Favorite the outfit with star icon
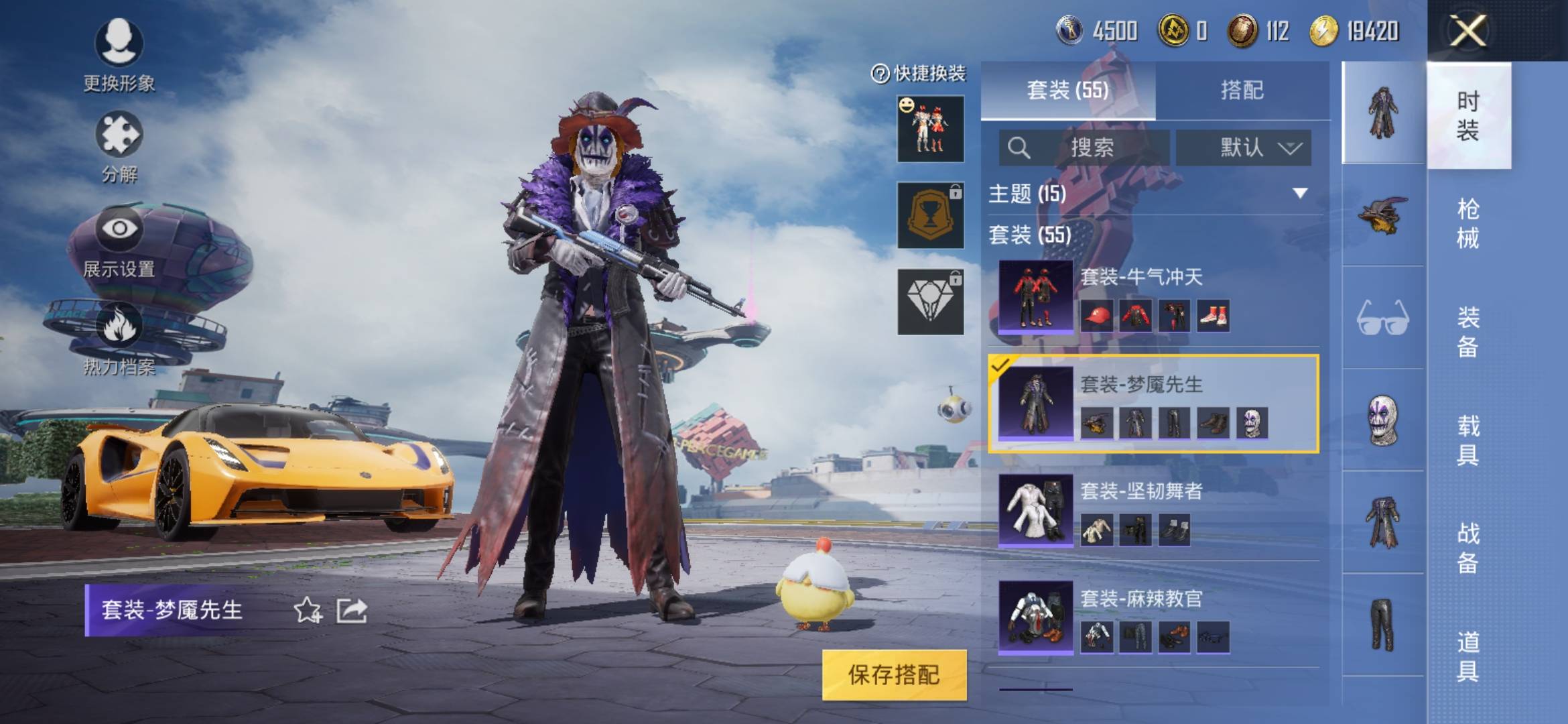 tap(308, 610)
